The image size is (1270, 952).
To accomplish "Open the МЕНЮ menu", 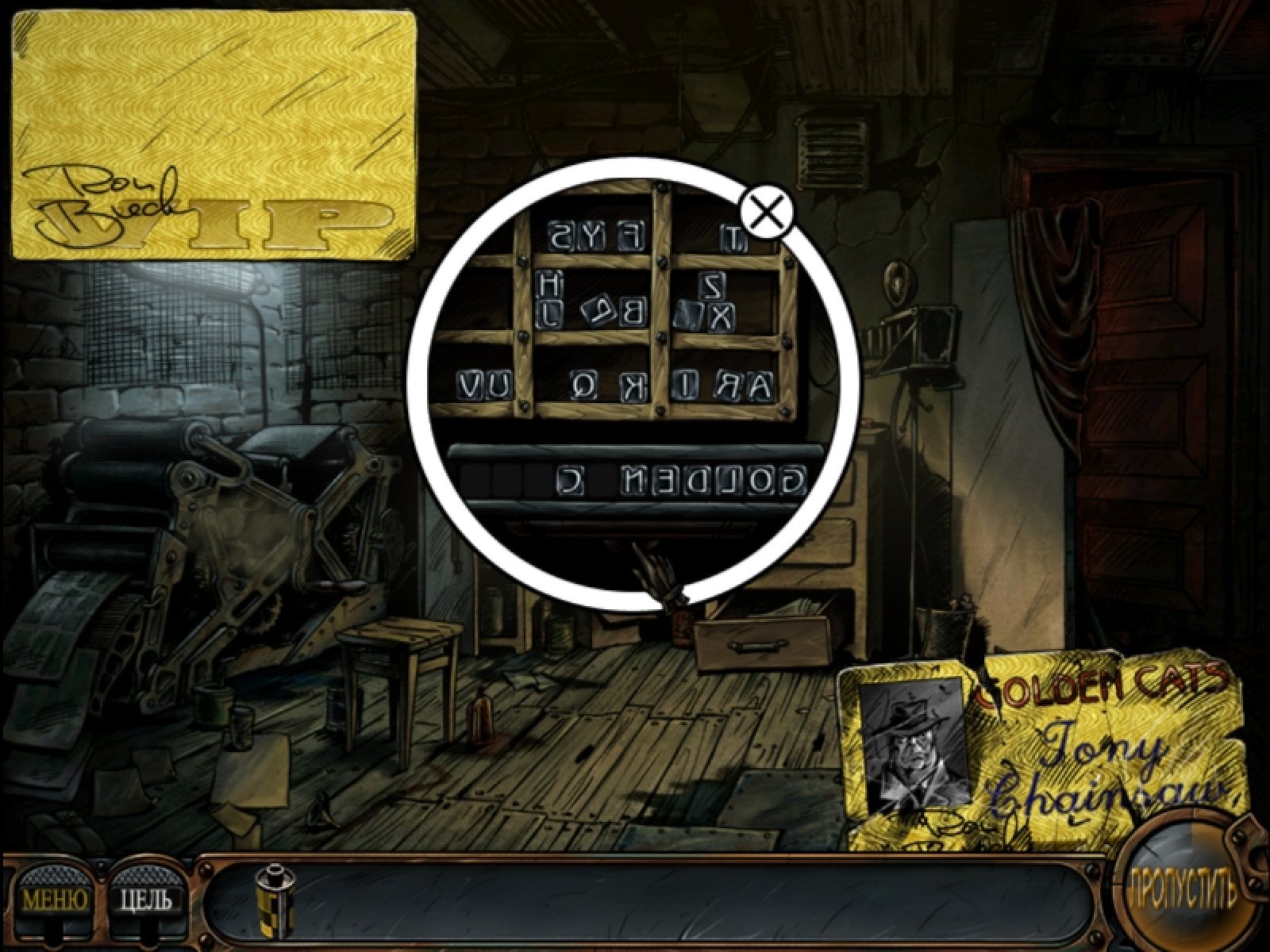I will point(54,898).
